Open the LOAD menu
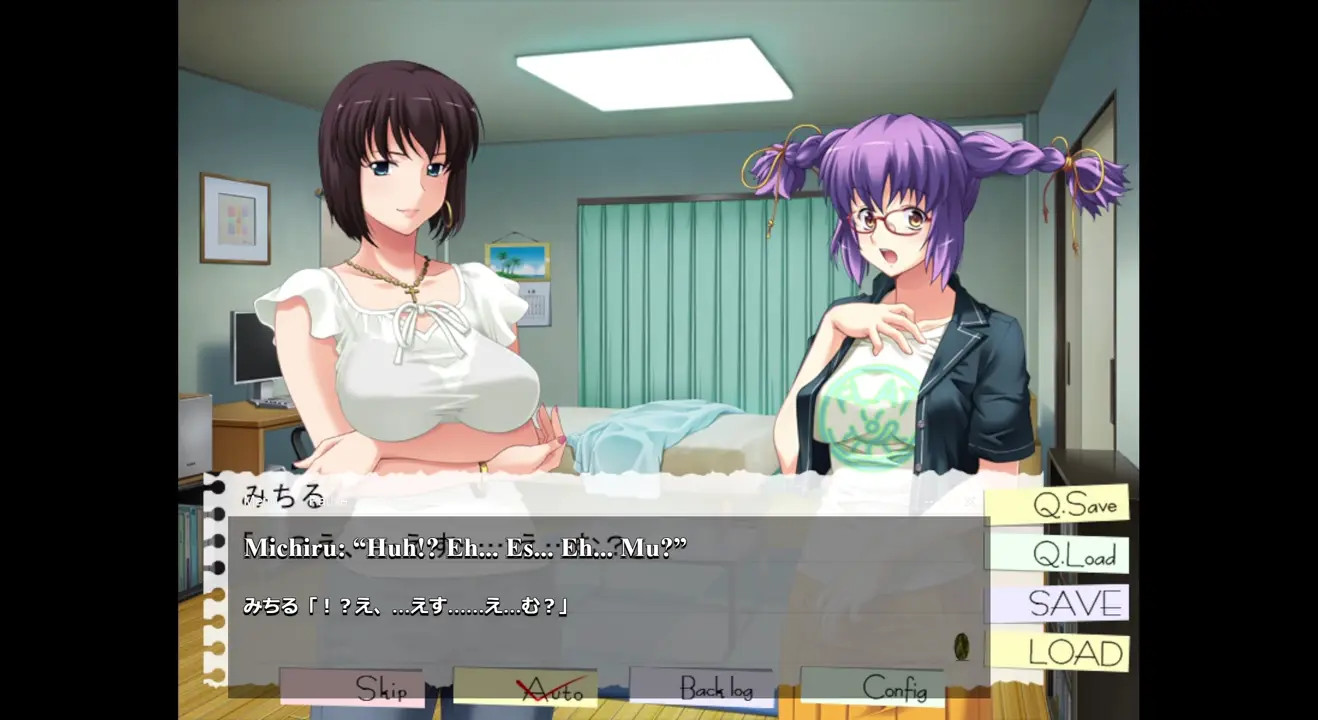This screenshot has height=720, width=1318. 1059,653
